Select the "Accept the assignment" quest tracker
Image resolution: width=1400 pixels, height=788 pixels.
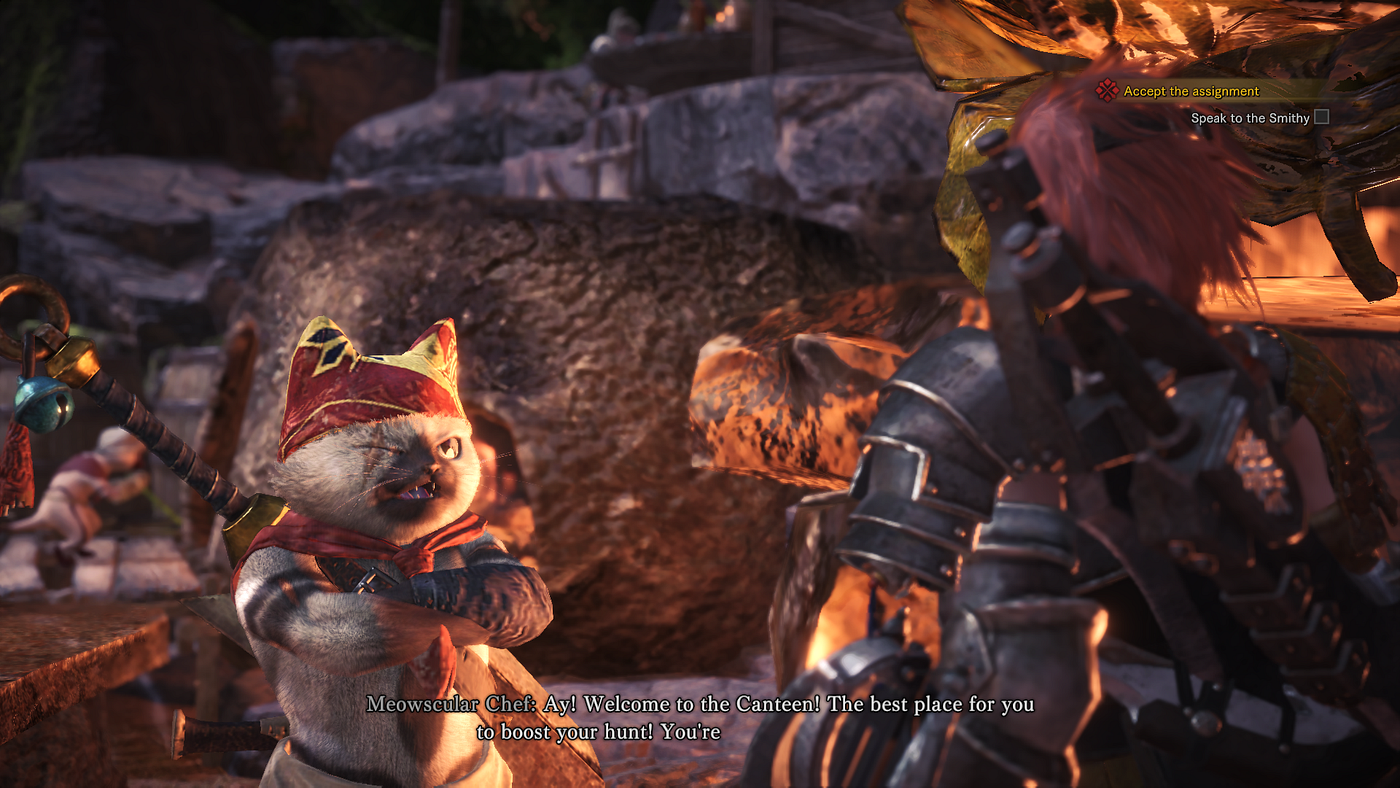click(1191, 91)
